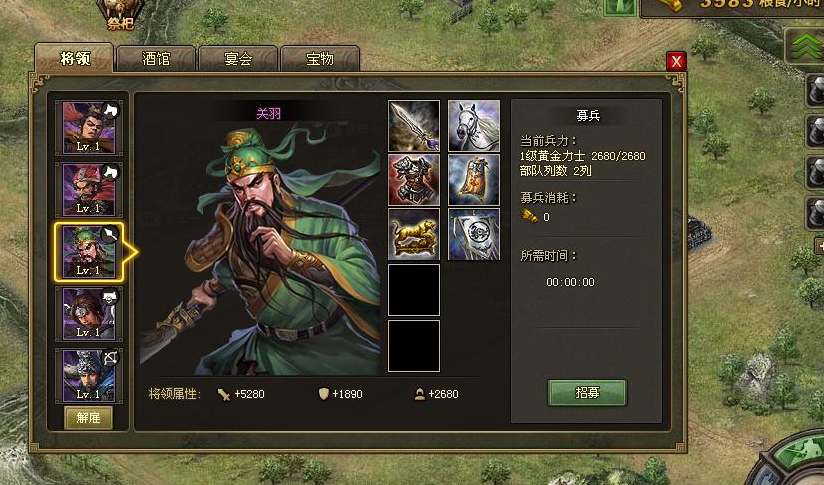
Task: Open the 宝物 treasures tab
Action: pyautogui.click(x=320, y=59)
